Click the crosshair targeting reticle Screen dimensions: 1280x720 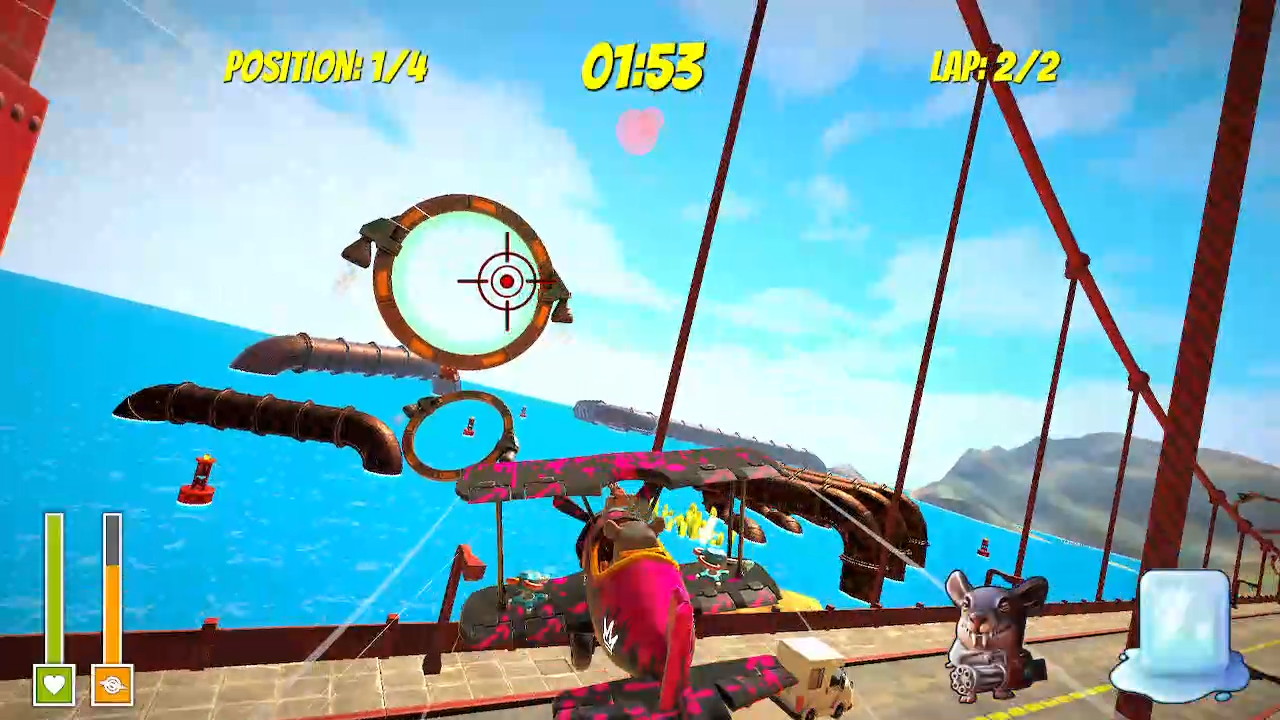[x=505, y=281]
